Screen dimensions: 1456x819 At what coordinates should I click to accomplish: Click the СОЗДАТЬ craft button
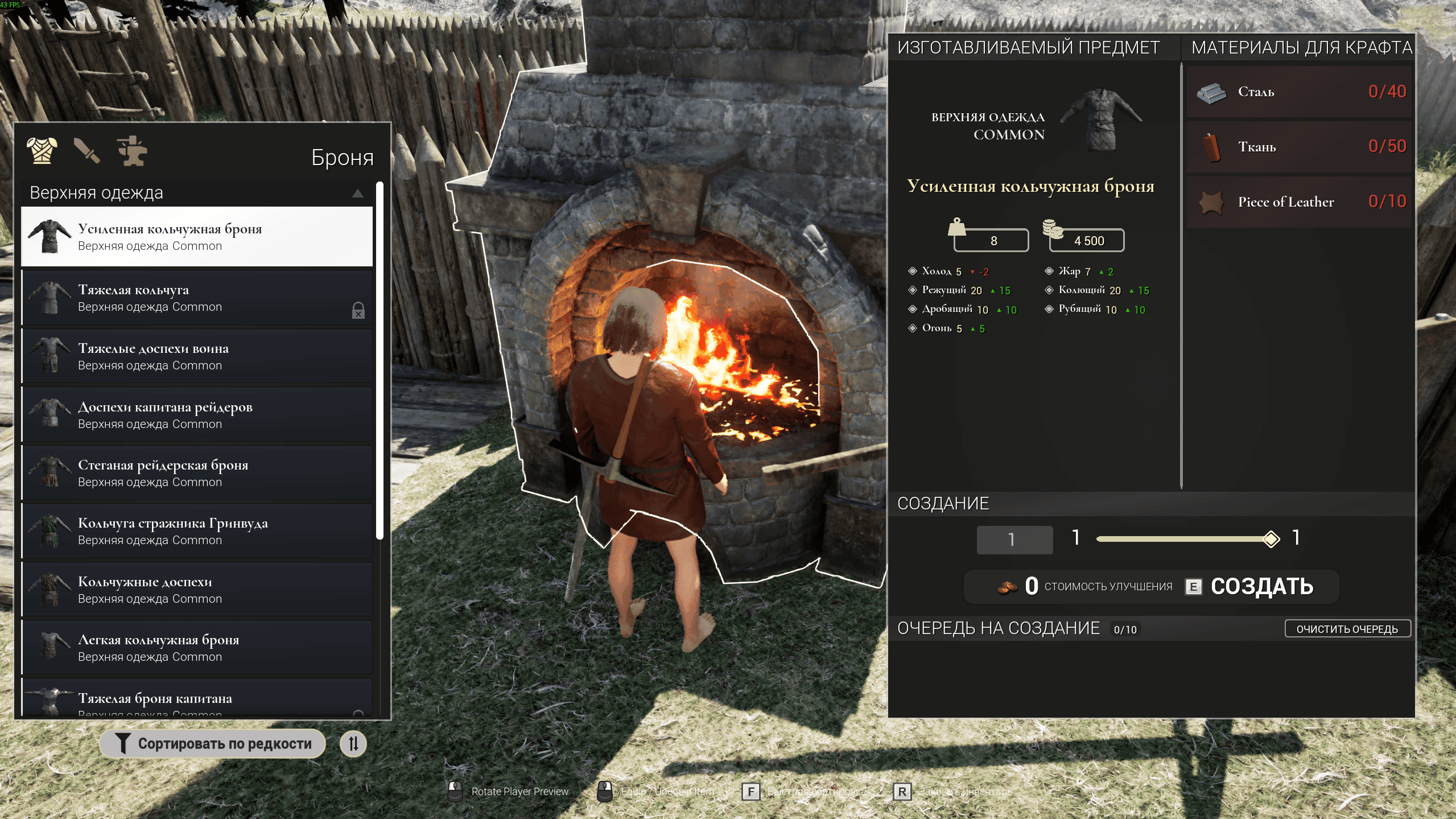(1261, 587)
